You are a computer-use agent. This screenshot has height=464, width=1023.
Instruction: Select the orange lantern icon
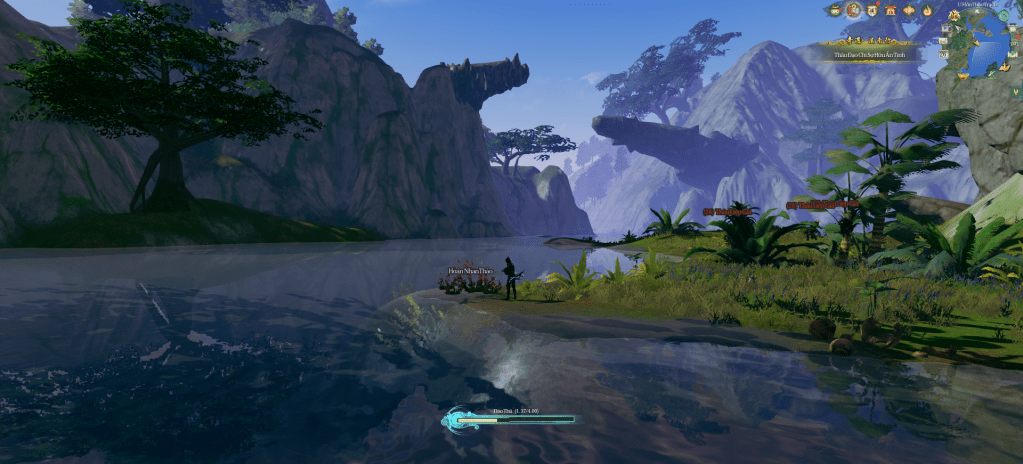pyautogui.click(x=908, y=10)
